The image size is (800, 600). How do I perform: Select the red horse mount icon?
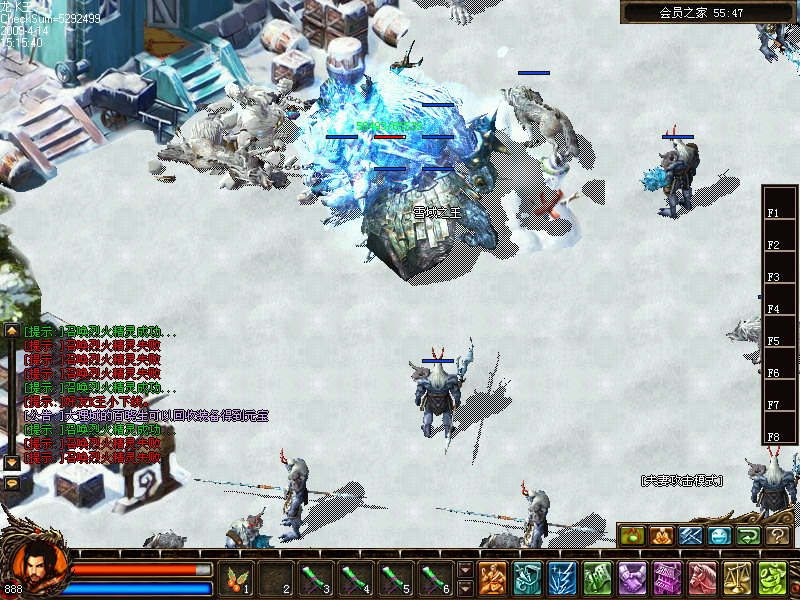[702, 577]
